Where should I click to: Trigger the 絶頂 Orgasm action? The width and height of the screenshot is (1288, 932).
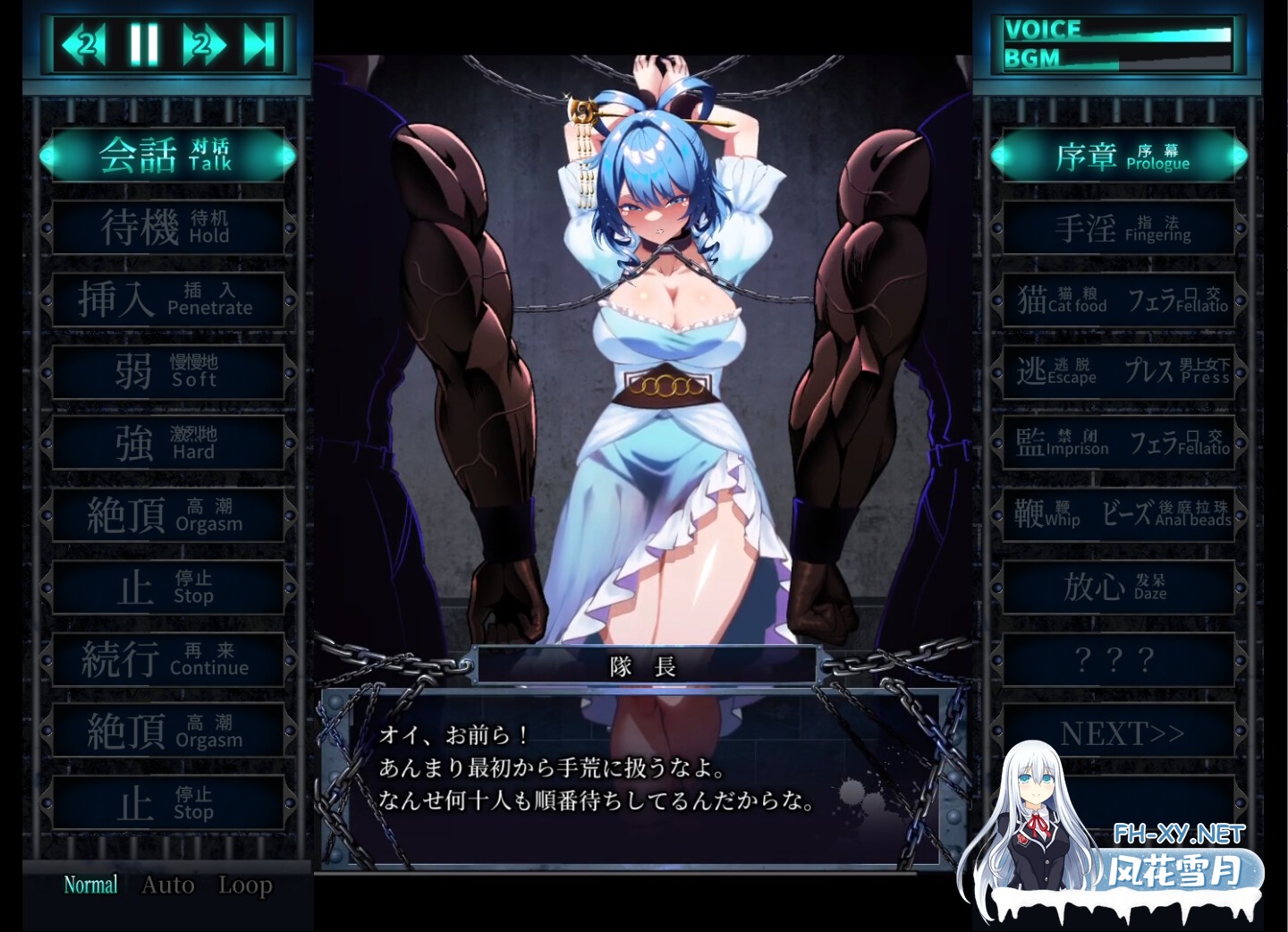coord(167,513)
